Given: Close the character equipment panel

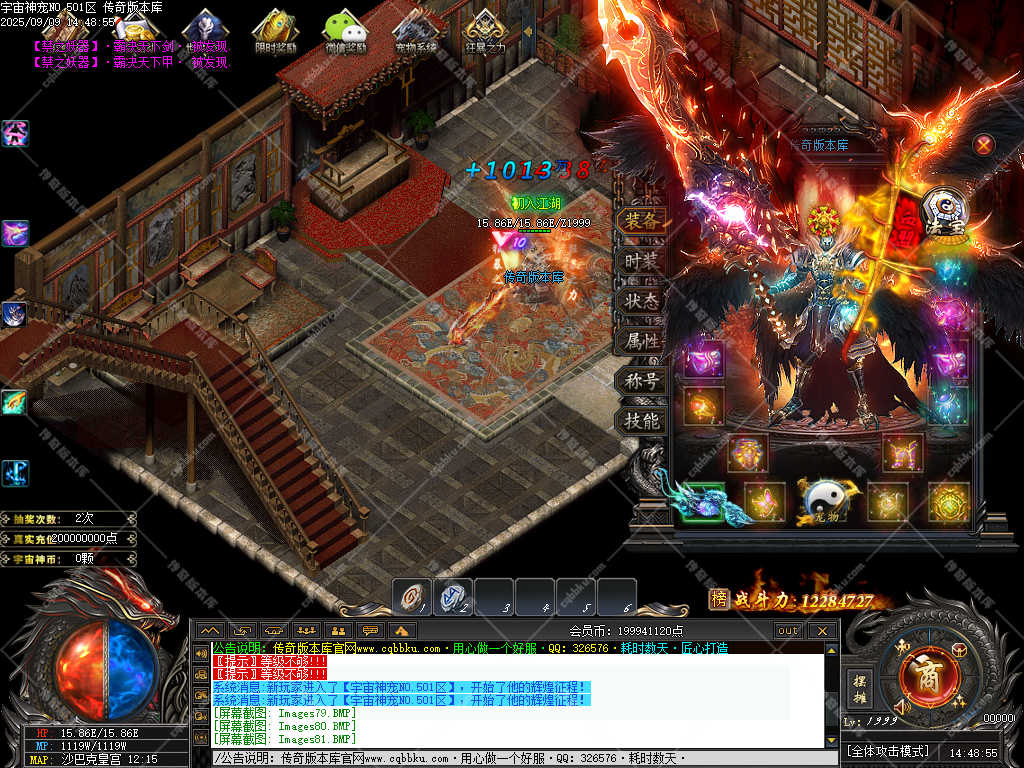Looking at the screenshot, I should 984,145.
